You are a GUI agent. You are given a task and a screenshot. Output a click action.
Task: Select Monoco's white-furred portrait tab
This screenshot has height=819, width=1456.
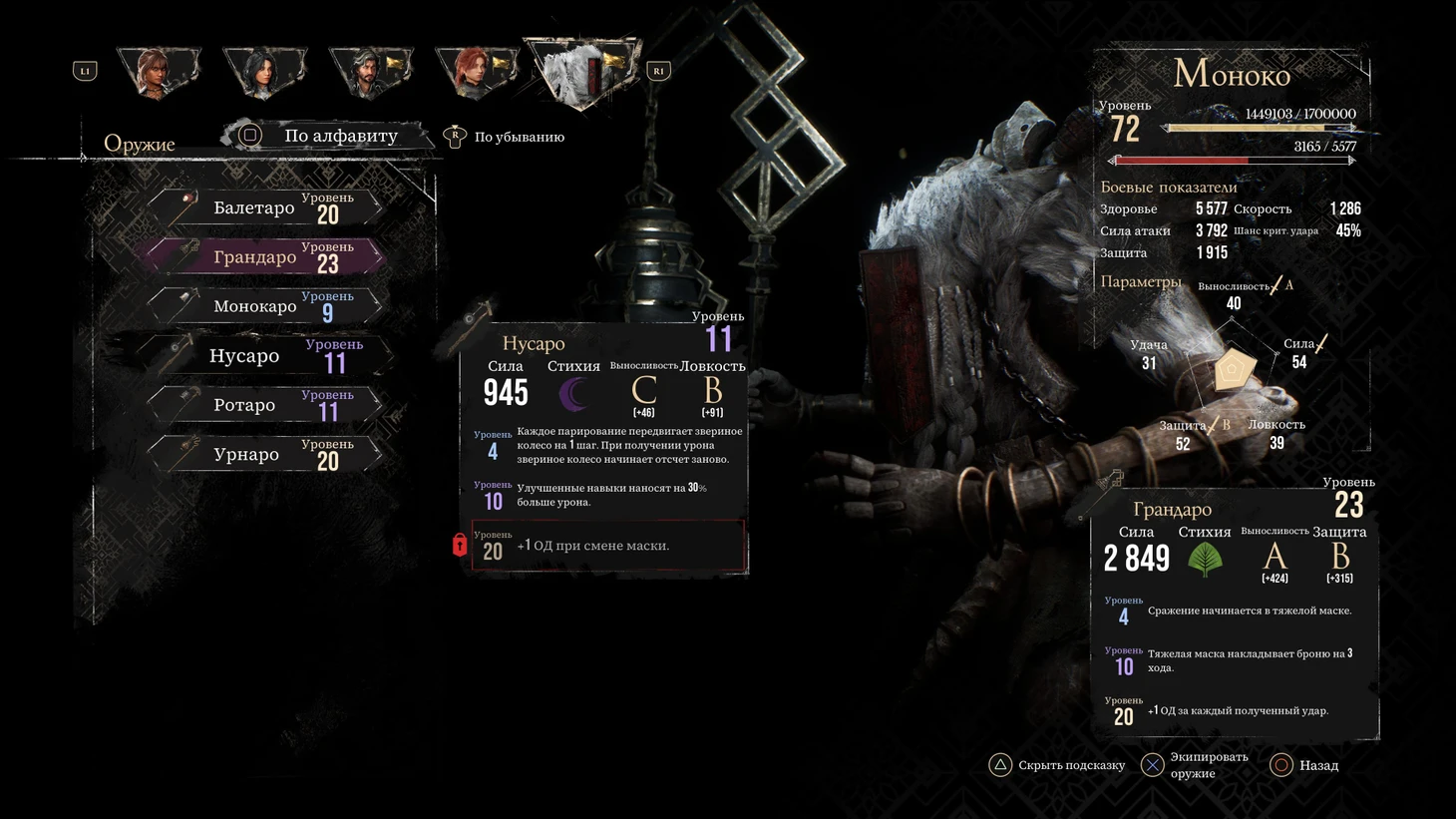point(583,72)
